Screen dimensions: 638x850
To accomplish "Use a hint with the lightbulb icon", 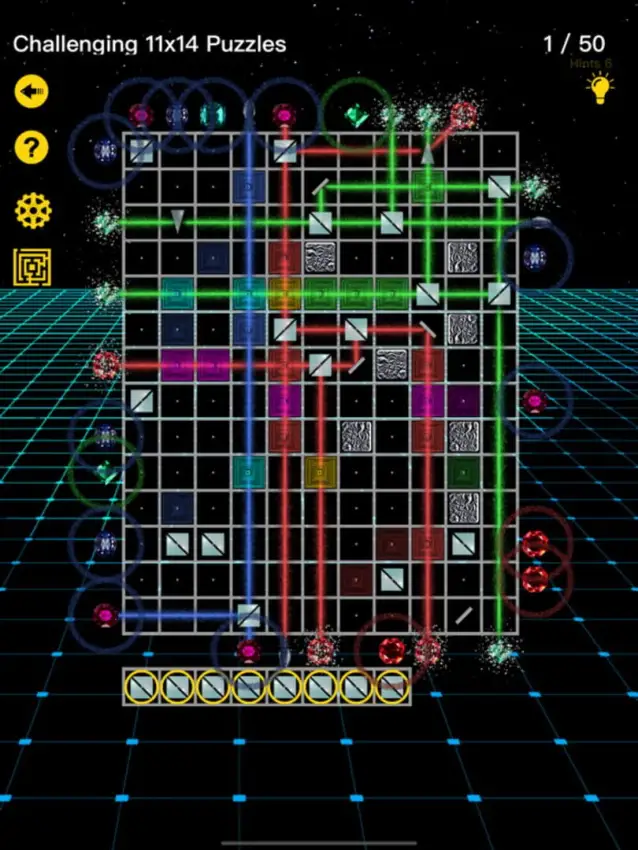I will click(x=599, y=90).
